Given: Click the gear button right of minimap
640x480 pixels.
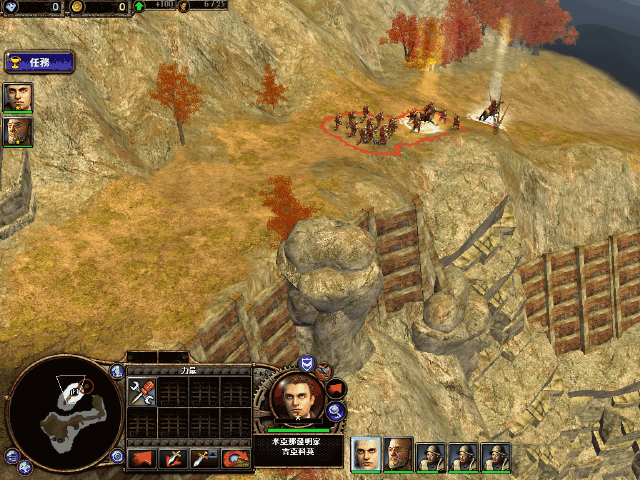Looking at the screenshot, I should click(117, 456).
